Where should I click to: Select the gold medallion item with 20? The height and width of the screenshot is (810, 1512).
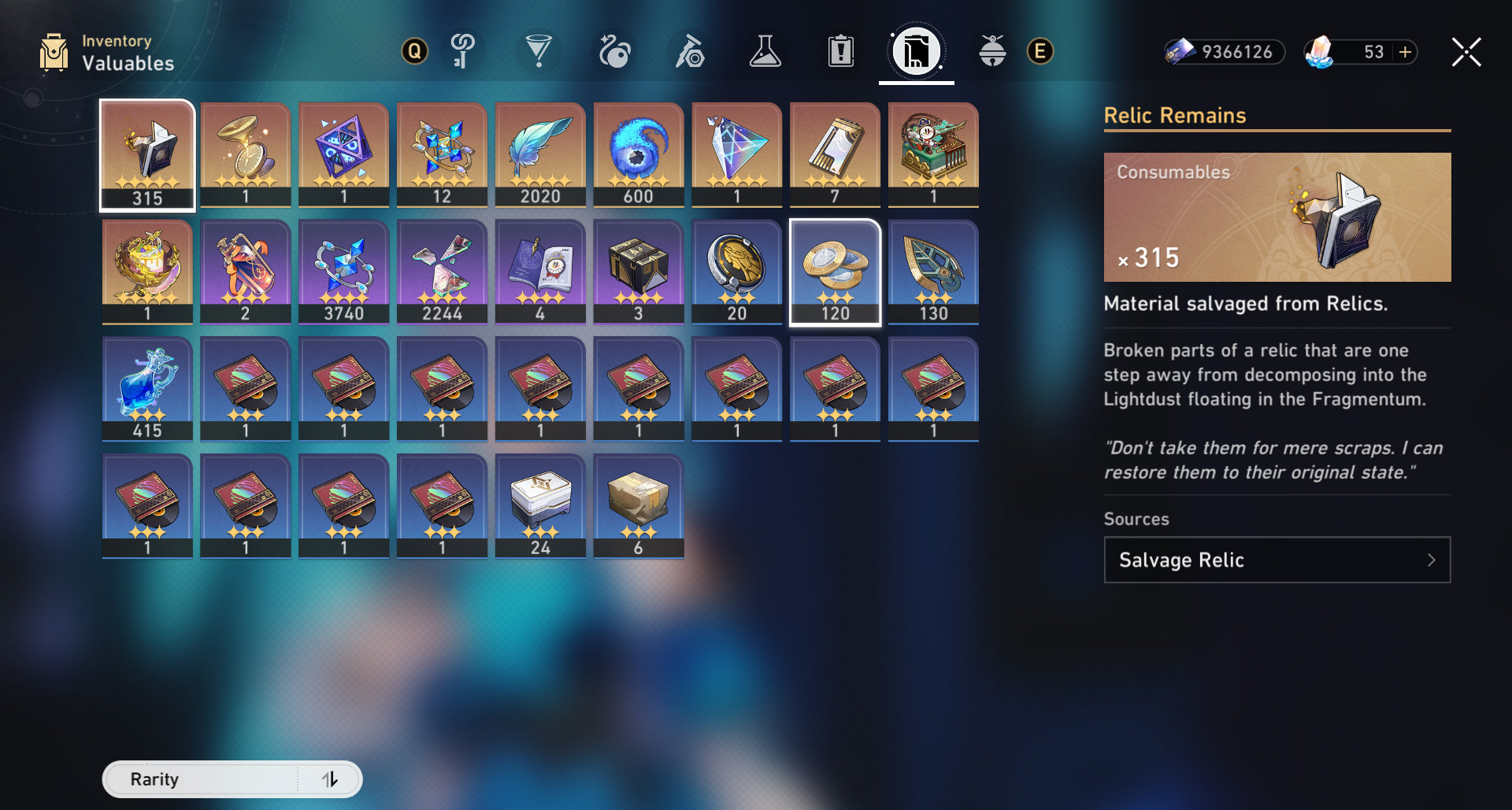736,272
